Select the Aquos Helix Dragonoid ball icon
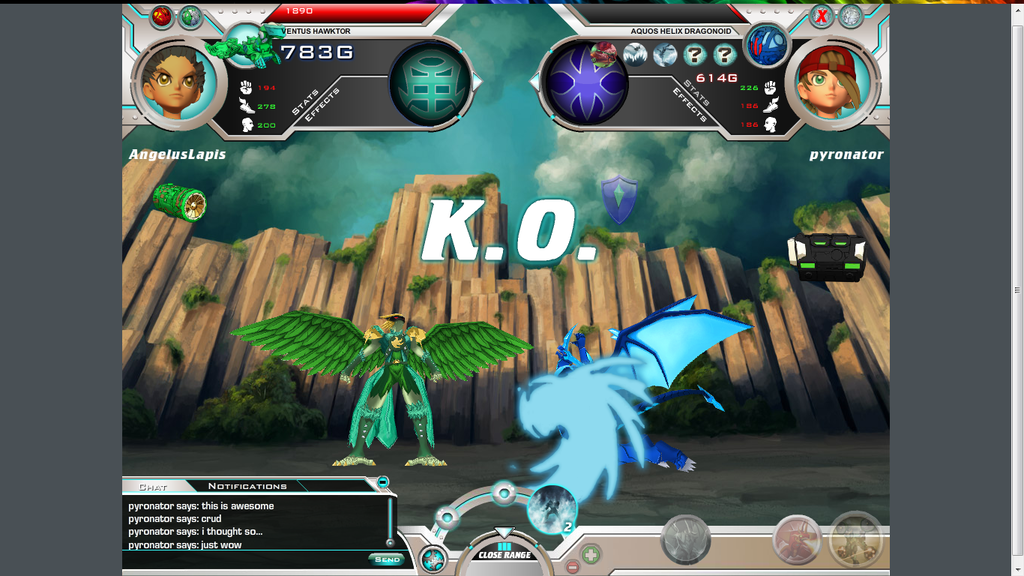 click(x=769, y=45)
